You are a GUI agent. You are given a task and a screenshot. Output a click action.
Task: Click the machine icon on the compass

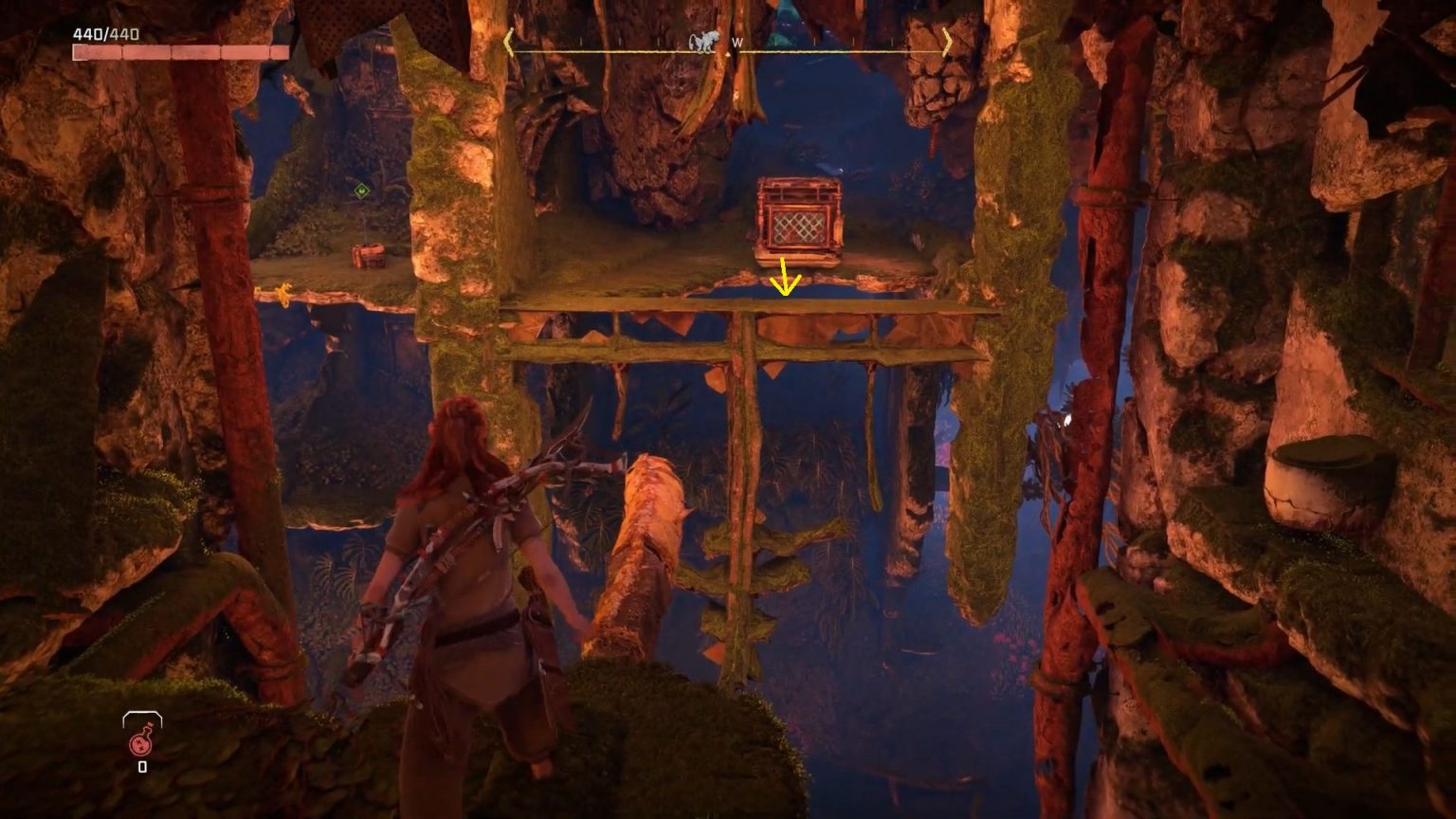click(x=703, y=40)
